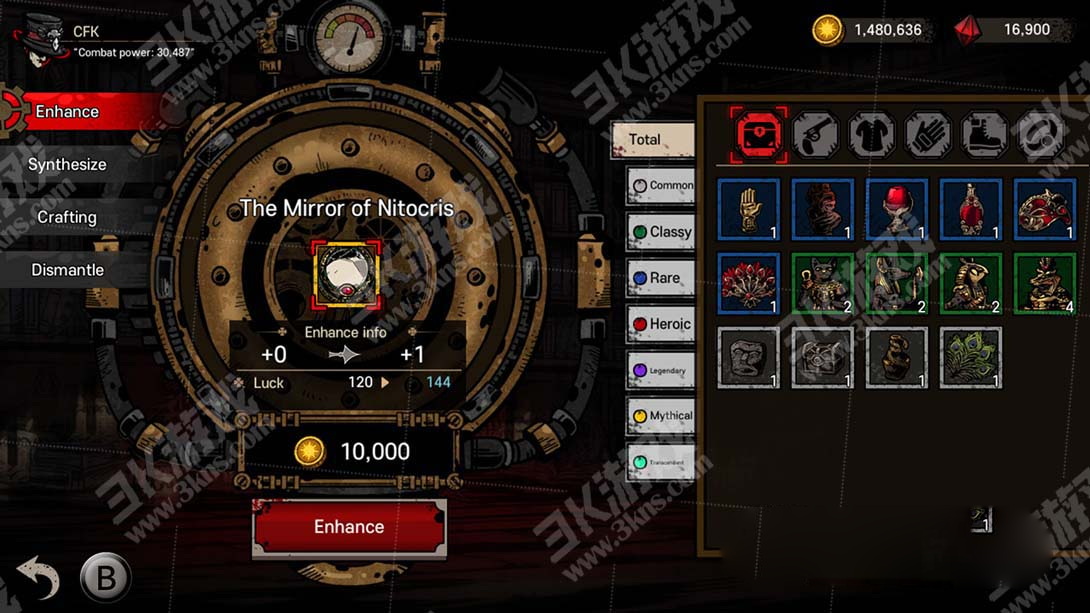
Task: Select the red potion bottle item
Action: pos(970,209)
